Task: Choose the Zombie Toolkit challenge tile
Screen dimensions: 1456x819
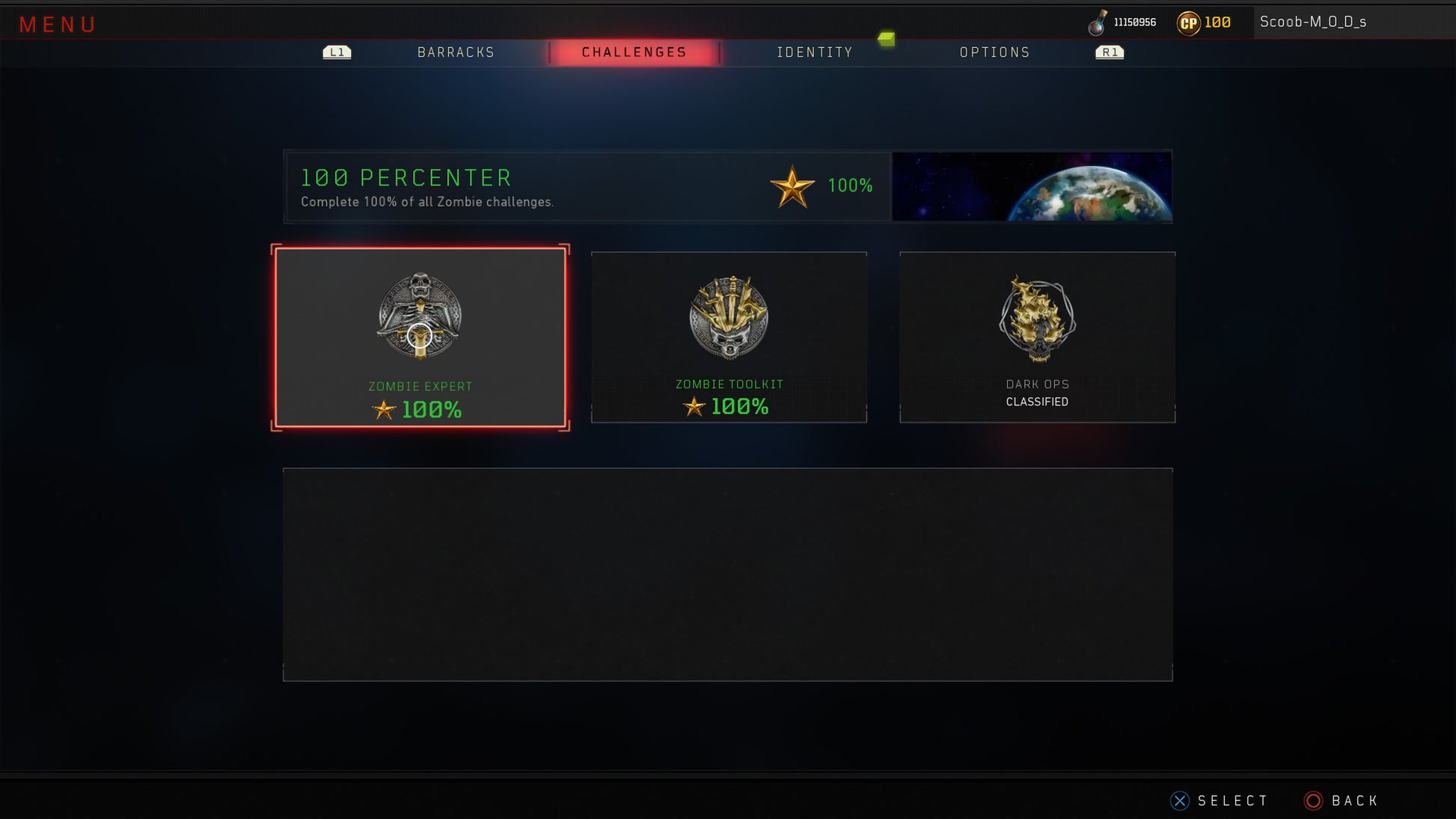Action: pos(729,337)
